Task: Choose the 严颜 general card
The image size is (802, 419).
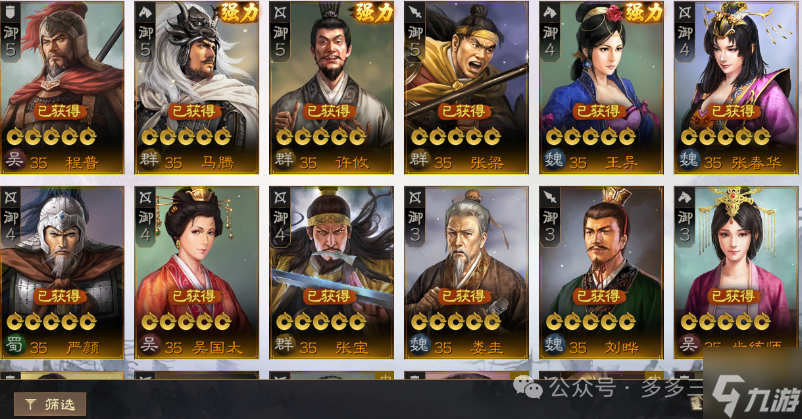Action: coord(62,270)
